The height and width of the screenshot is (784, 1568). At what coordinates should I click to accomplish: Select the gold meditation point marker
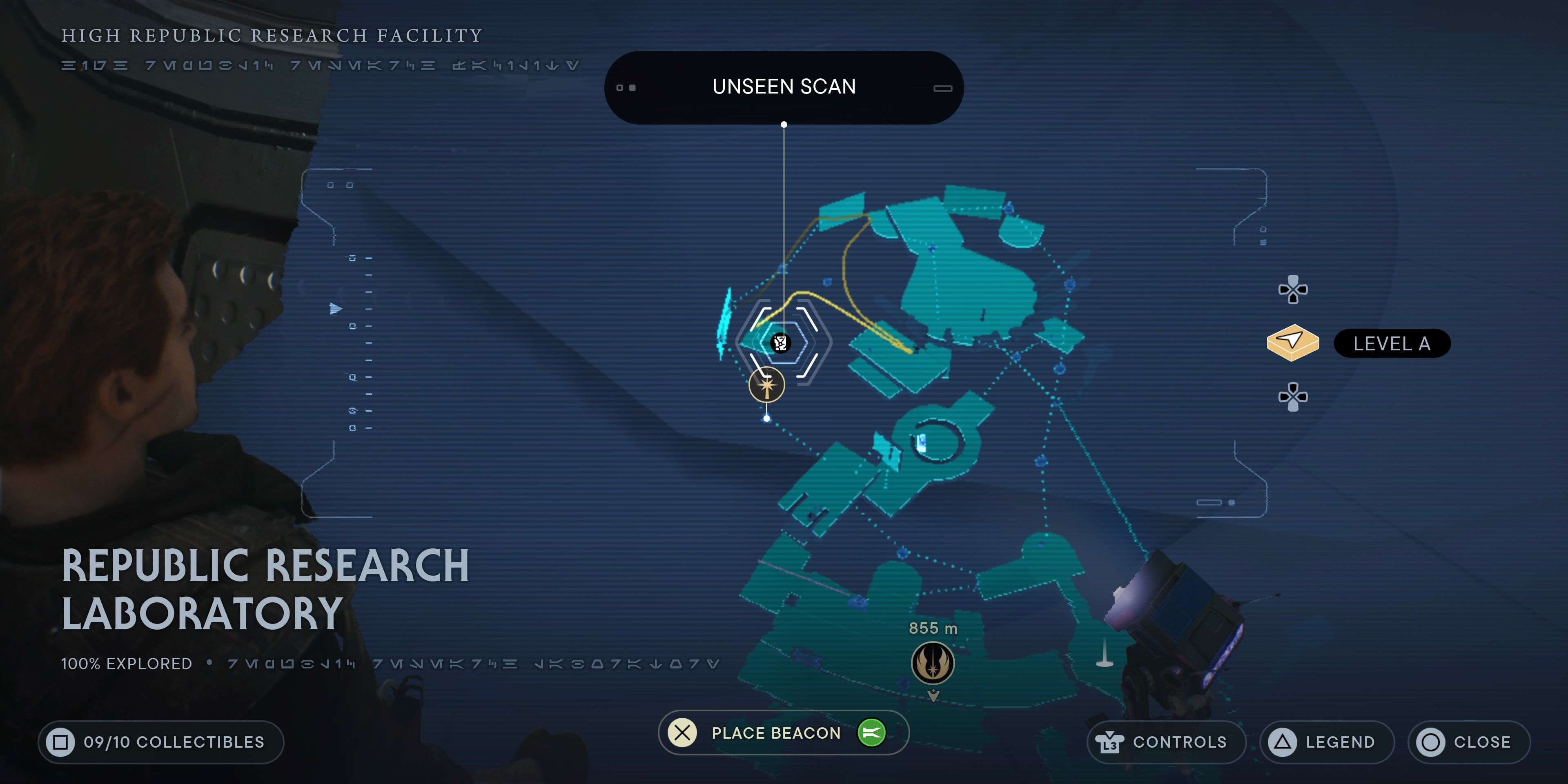[766, 385]
